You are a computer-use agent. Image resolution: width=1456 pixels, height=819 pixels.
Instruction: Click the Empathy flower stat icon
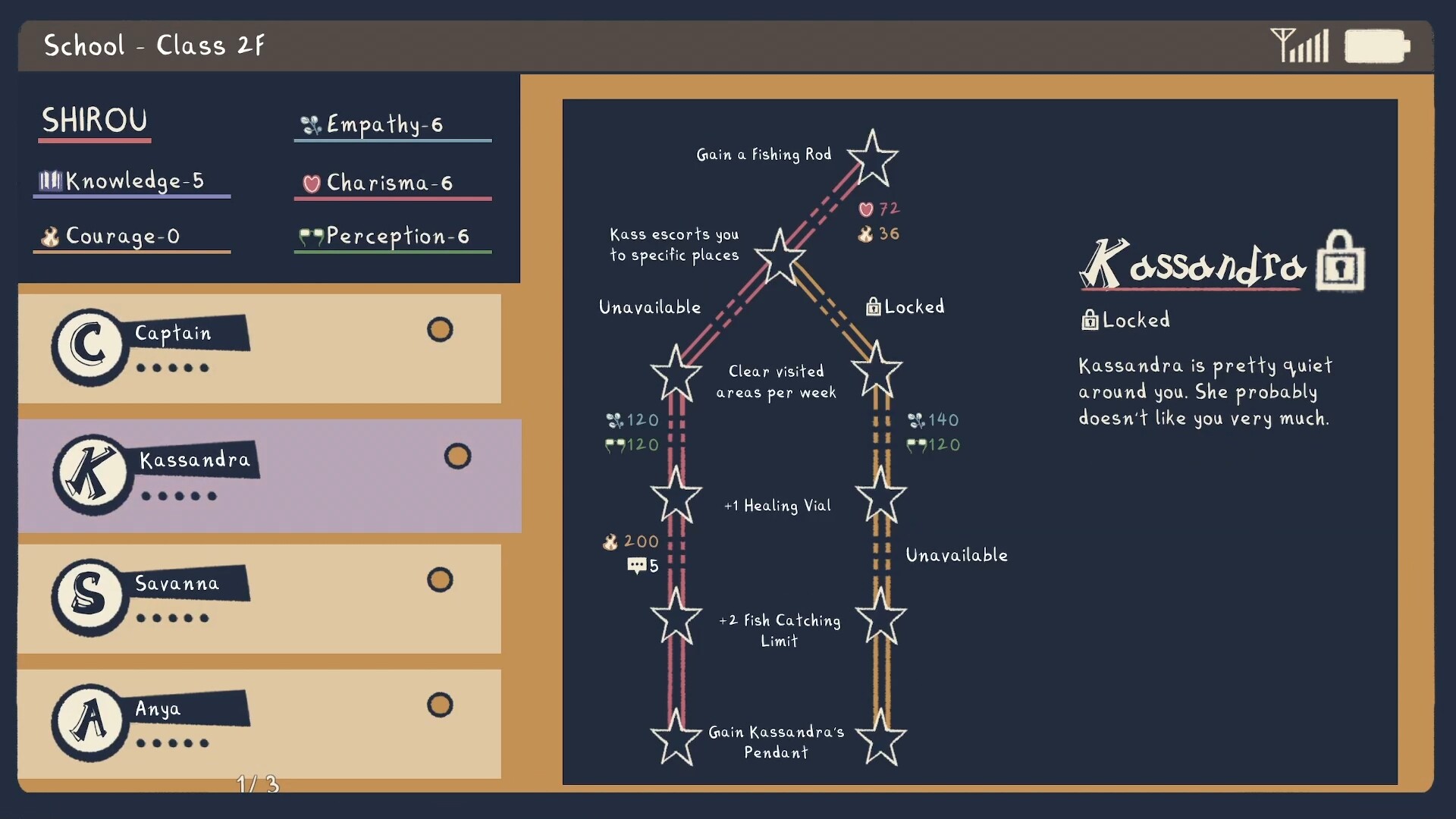[x=310, y=124]
